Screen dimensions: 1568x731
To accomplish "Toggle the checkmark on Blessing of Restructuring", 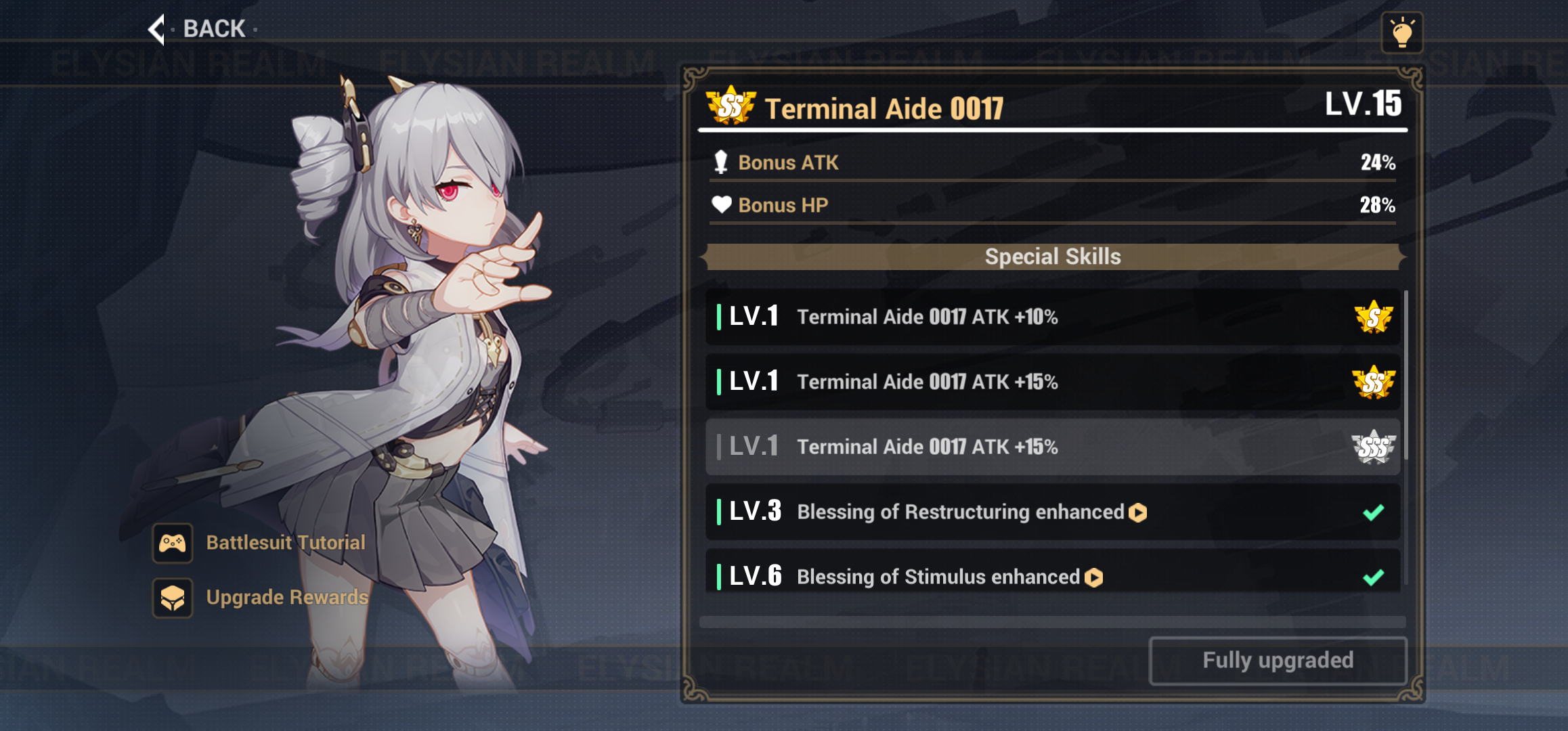I will tap(1371, 512).
